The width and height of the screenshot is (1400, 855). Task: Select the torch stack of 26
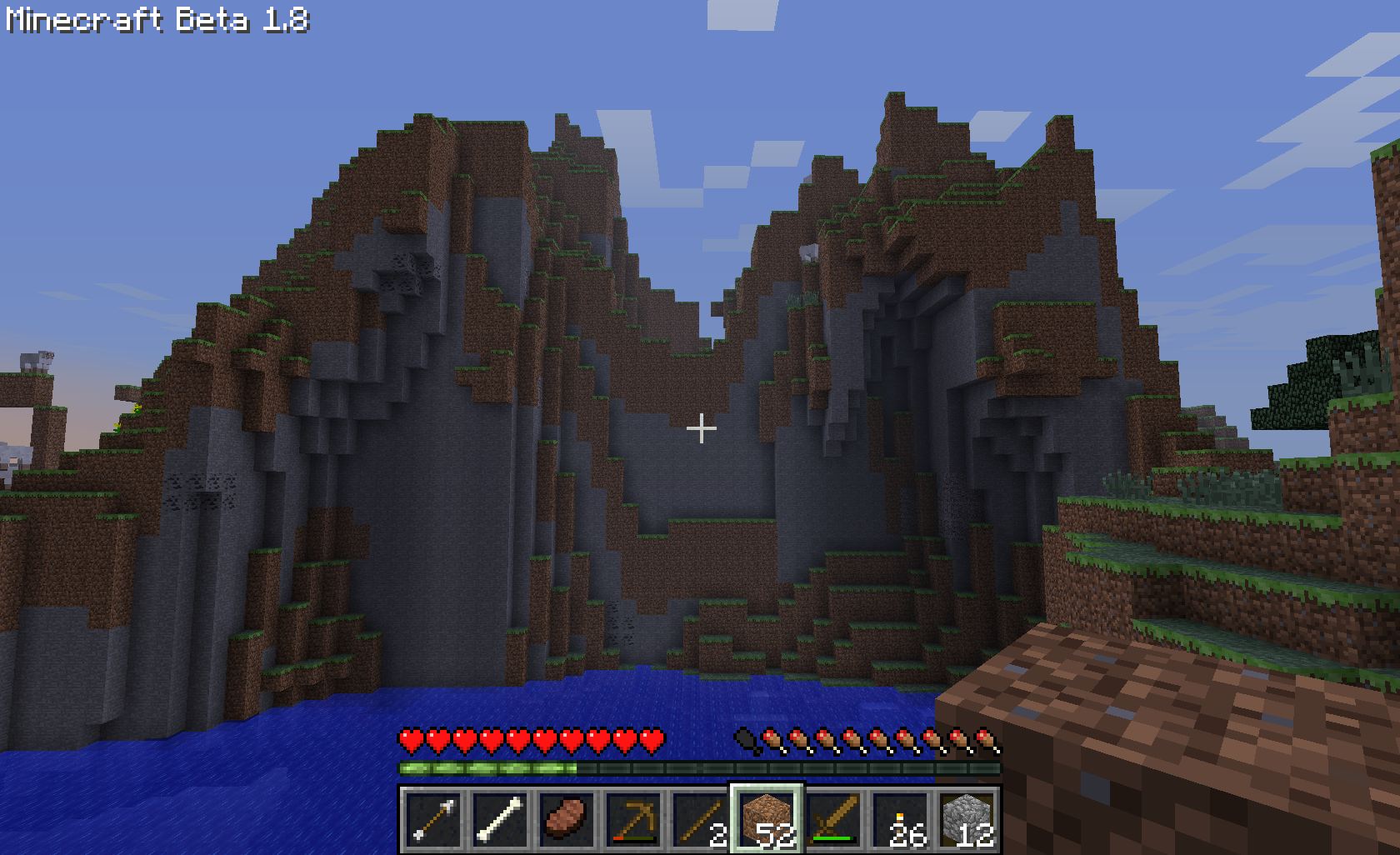(x=900, y=819)
